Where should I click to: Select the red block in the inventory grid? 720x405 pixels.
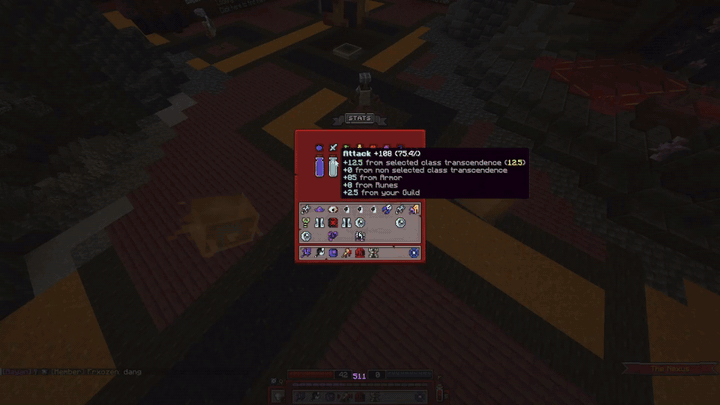333,223
